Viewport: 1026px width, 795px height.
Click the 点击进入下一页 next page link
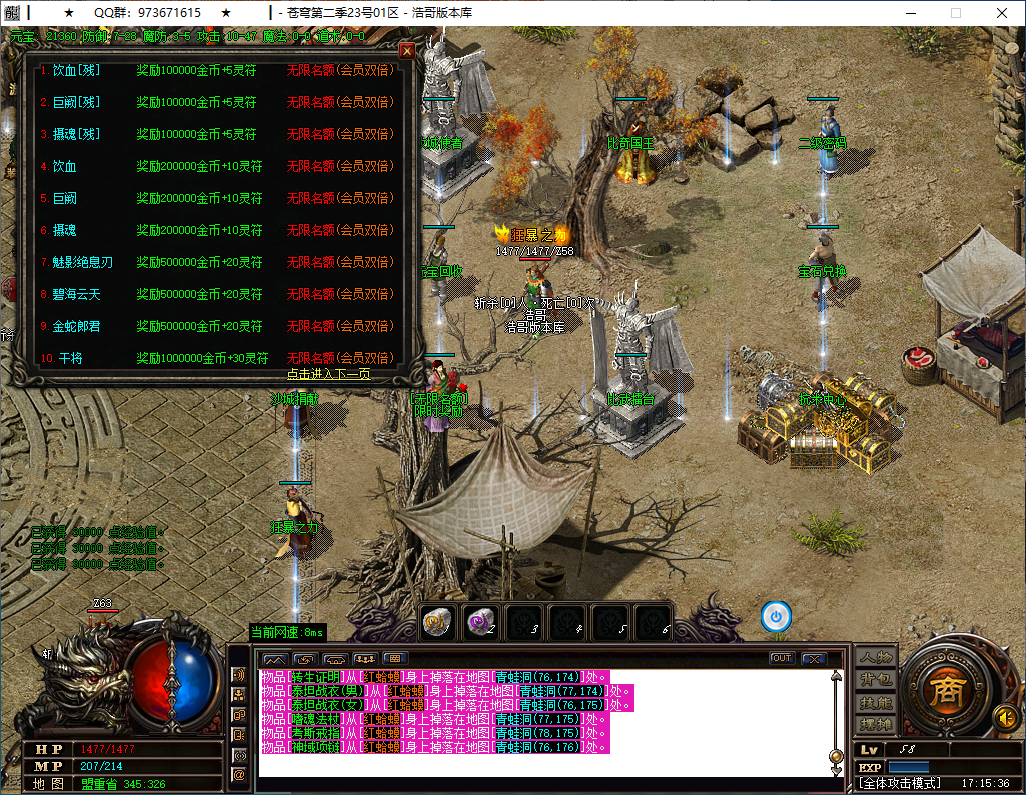[x=328, y=374]
